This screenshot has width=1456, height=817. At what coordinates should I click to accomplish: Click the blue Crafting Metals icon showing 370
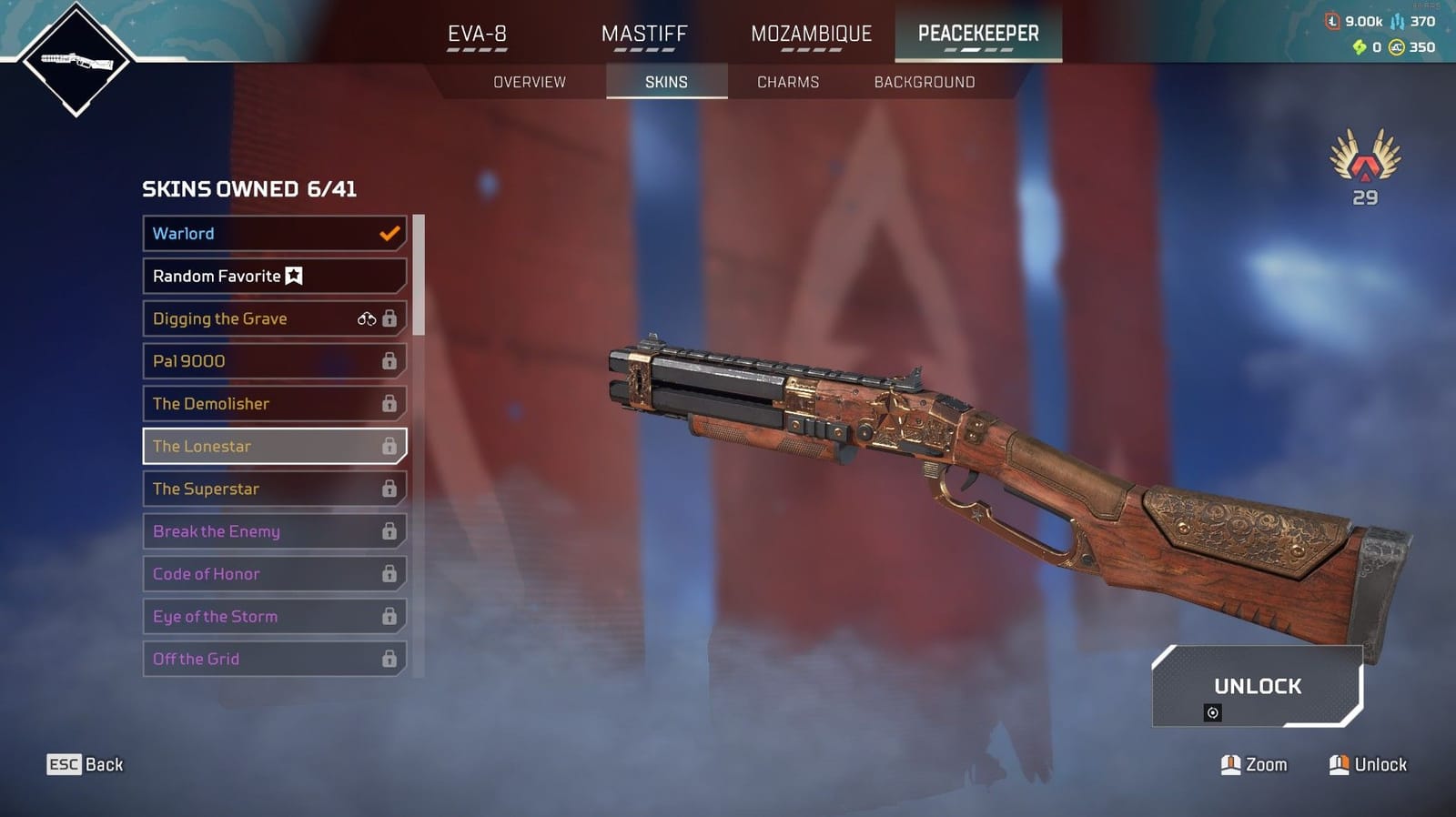point(1397,21)
